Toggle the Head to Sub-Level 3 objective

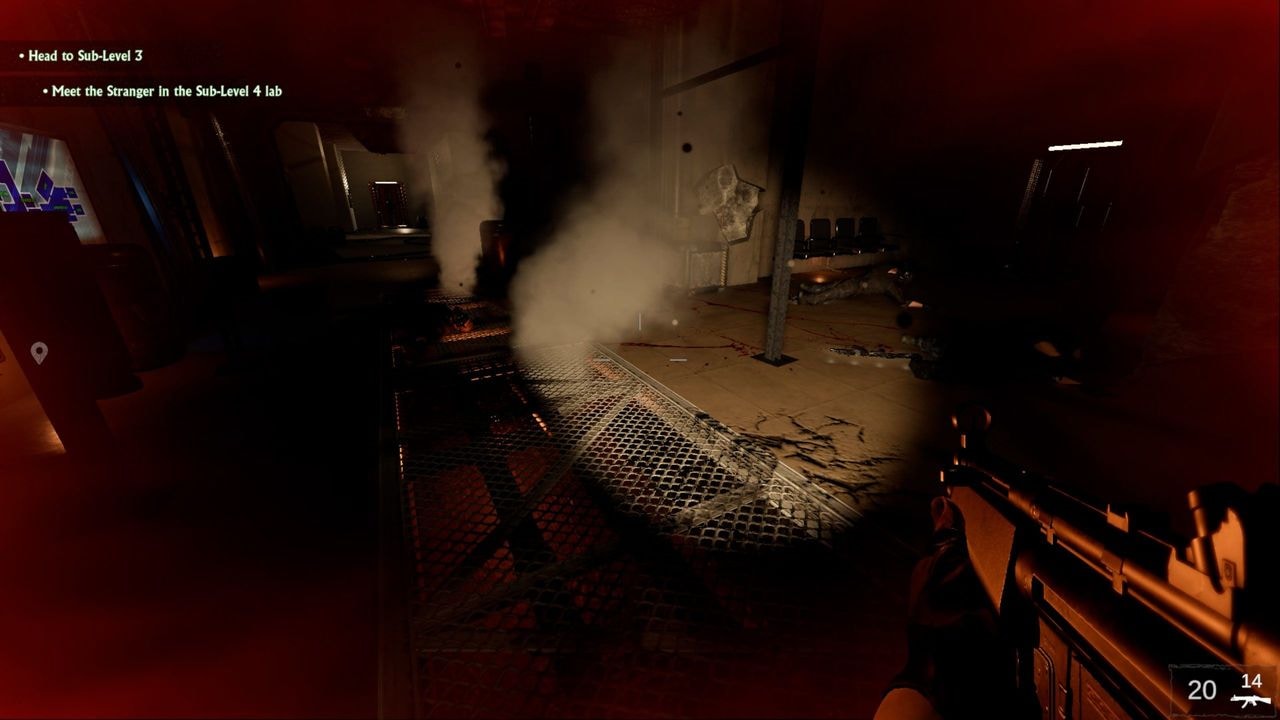(x=80, y=56)
